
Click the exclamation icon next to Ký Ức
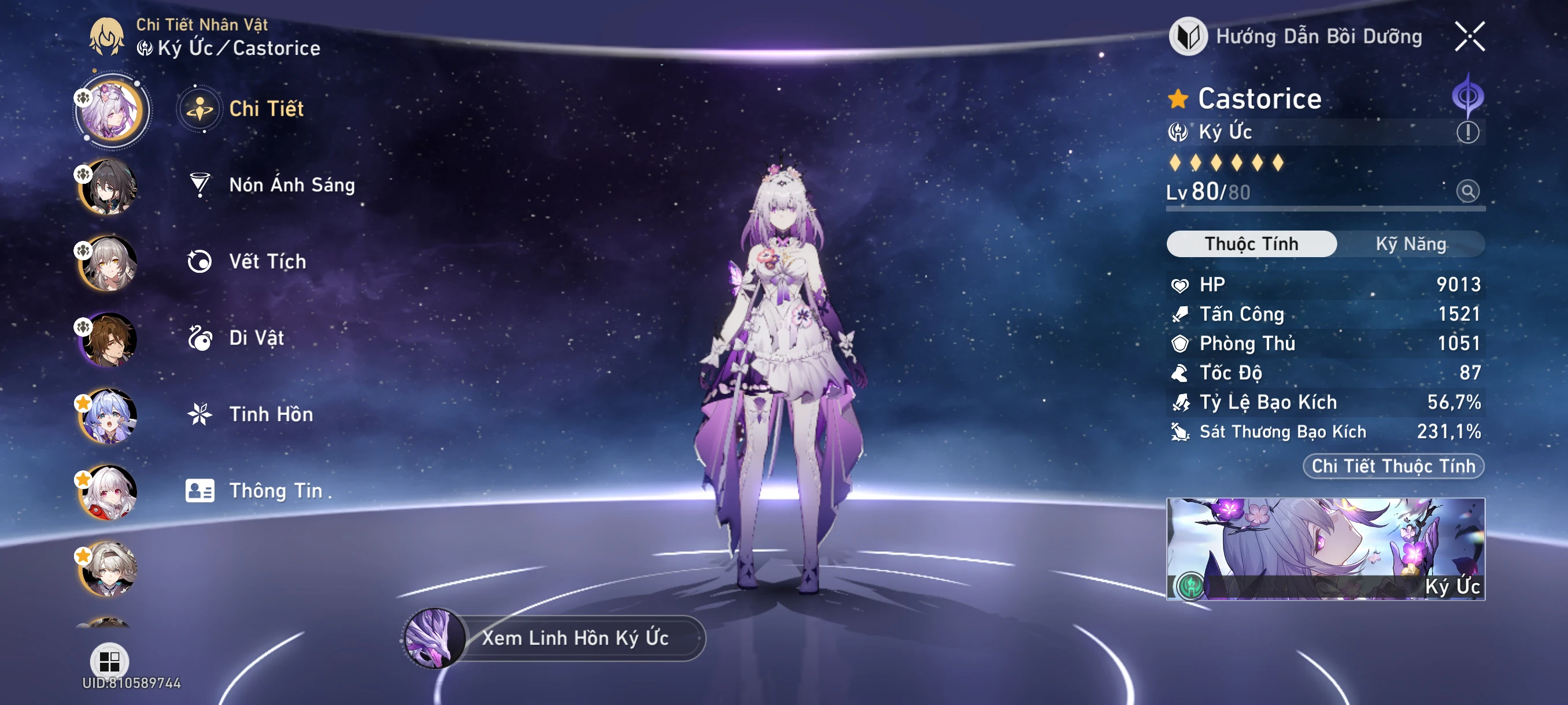point(1468,131)
